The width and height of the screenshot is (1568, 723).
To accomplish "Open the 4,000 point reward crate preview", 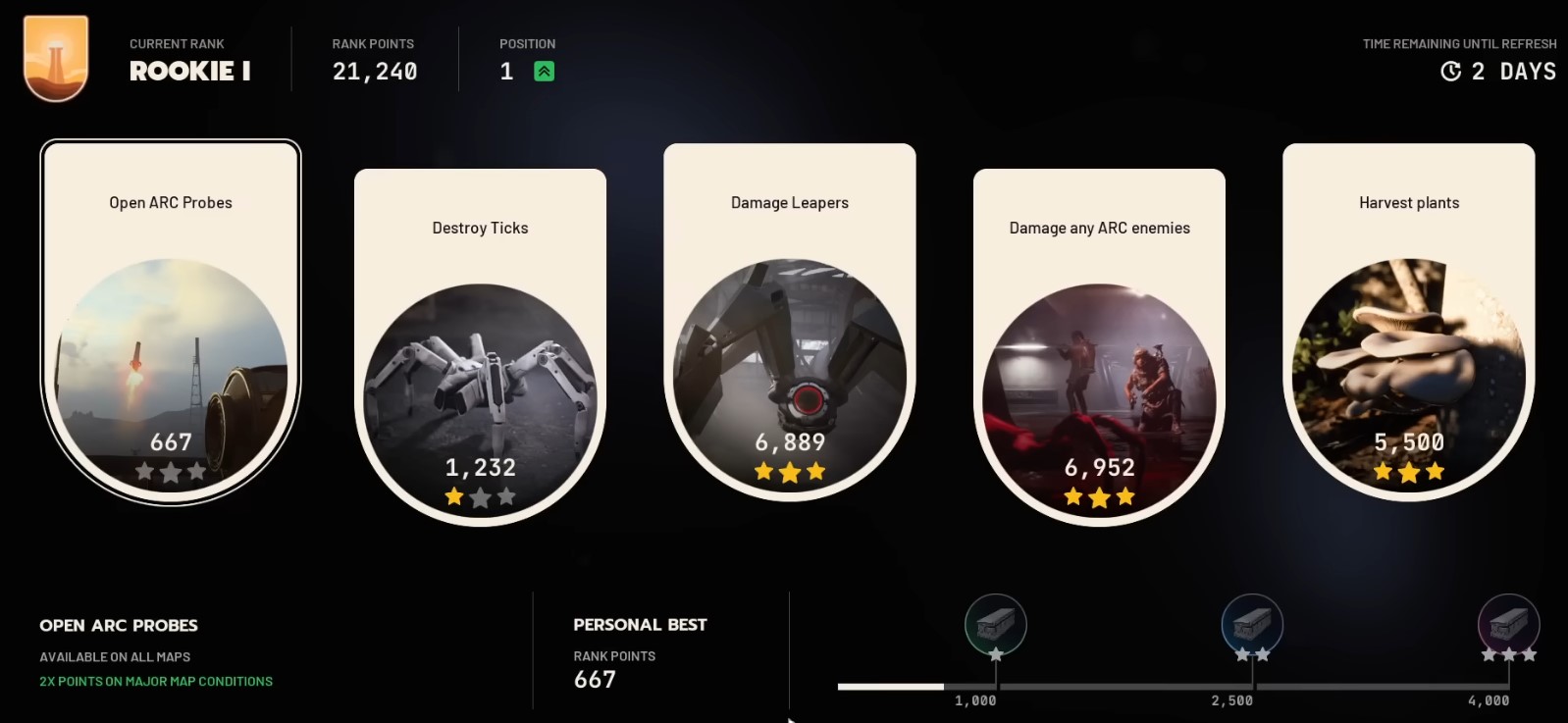I will tap(1507, 625).
